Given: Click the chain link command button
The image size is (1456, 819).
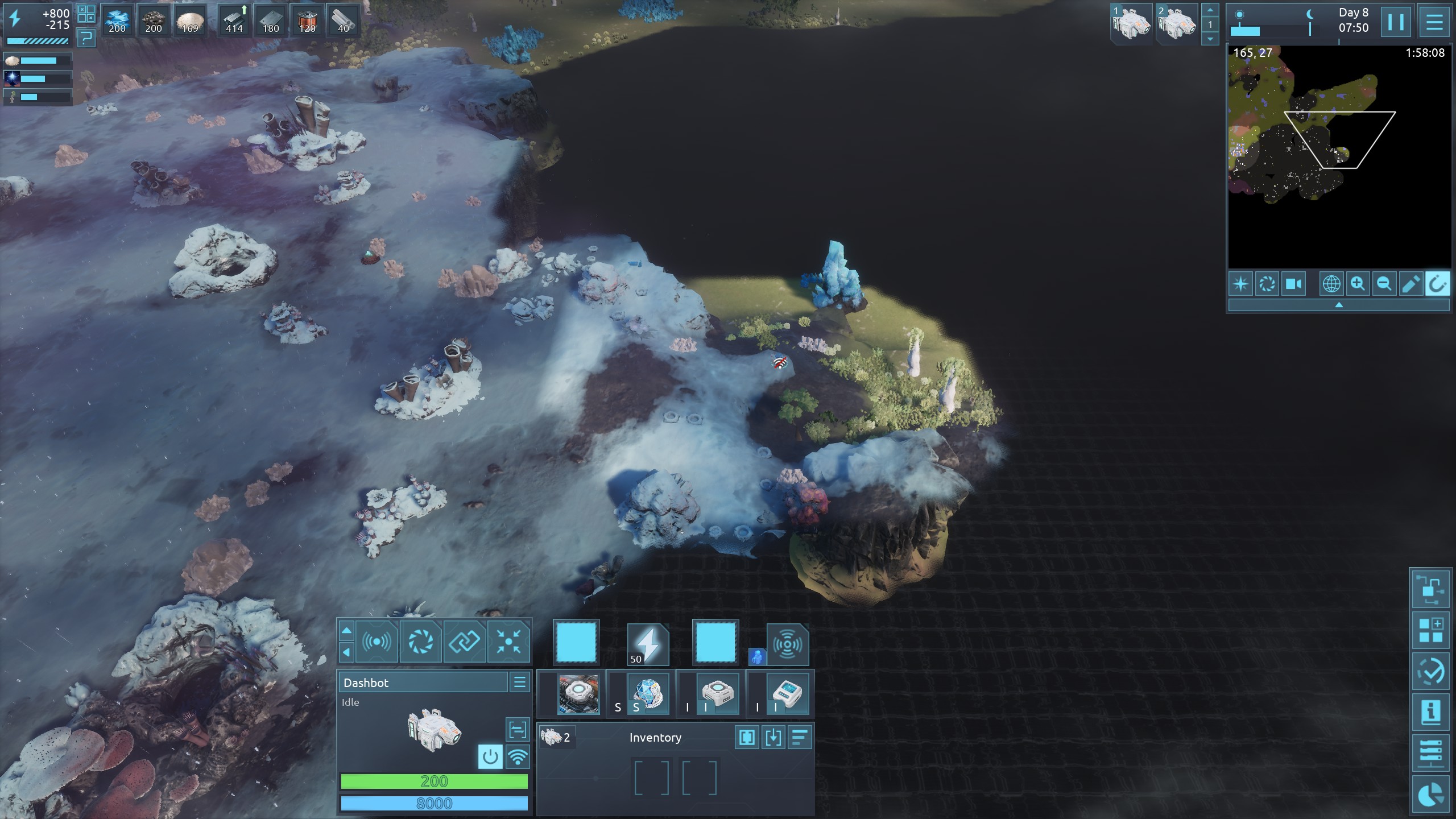Looking at the screenshot, I should click(x=464, y=643).
